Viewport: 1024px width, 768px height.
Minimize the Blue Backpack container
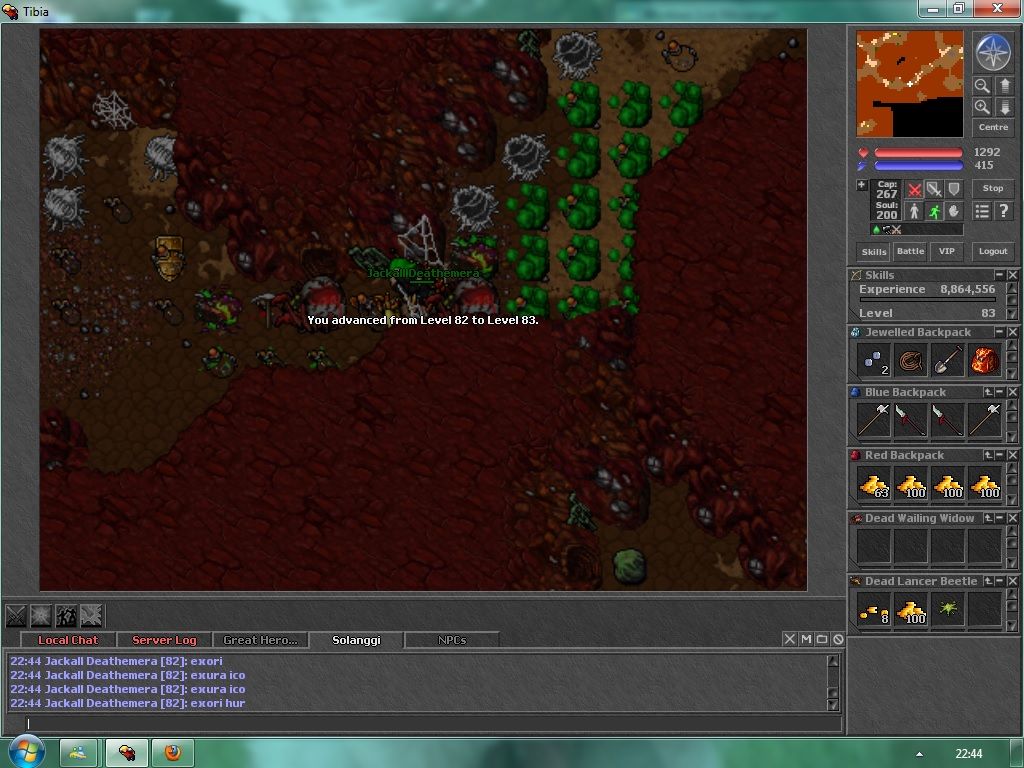(x=999, y=392)
